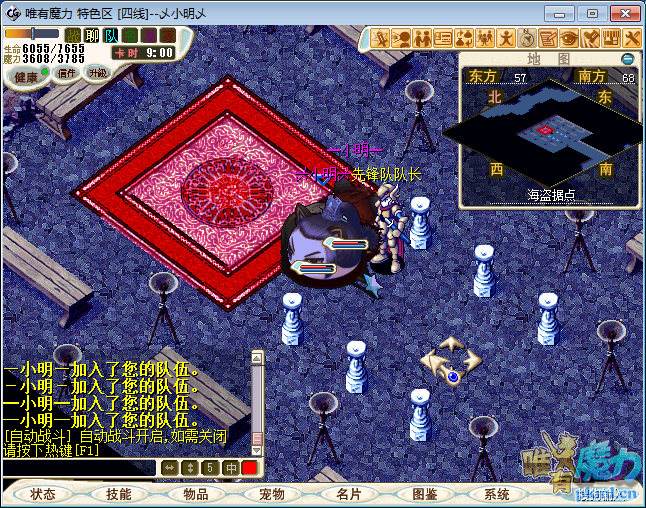Viewport: 646px width, 508px height.
Task: Open the 物品 items inventory
Action: [x=196, y=494]
